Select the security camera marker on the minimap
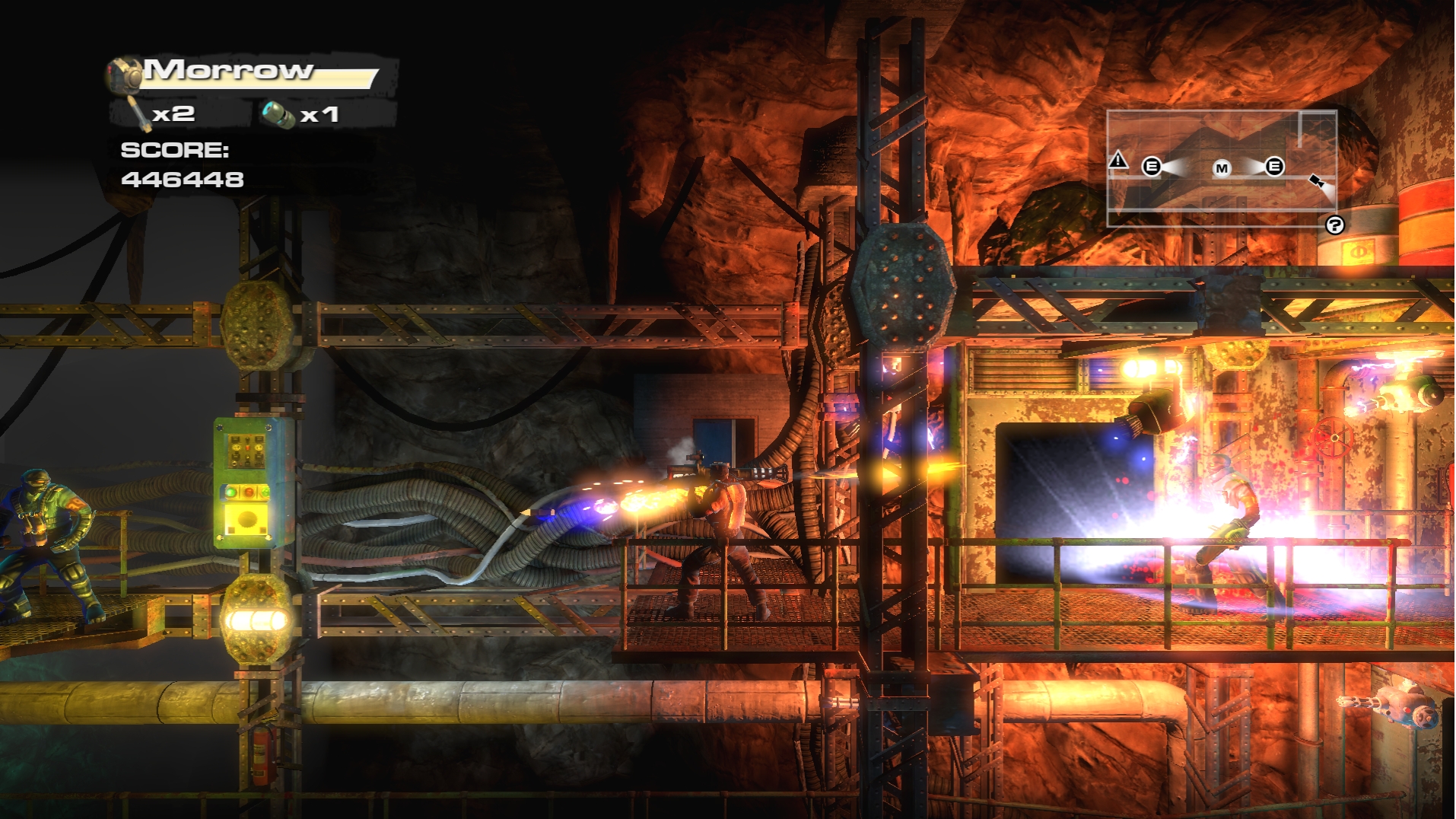Image resolution: width=1456 pixels, height=819 pixels. [x=1317, y=181]
